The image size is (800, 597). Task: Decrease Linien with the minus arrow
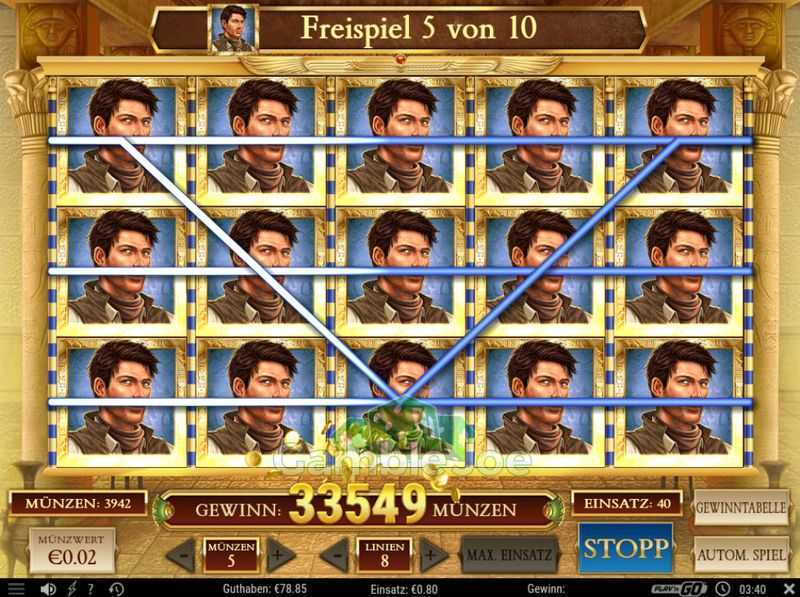(337, 553)
